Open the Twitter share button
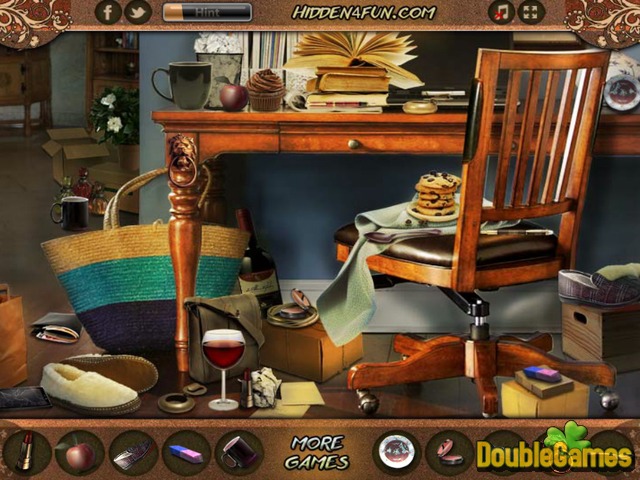 [x=137, y=12]
